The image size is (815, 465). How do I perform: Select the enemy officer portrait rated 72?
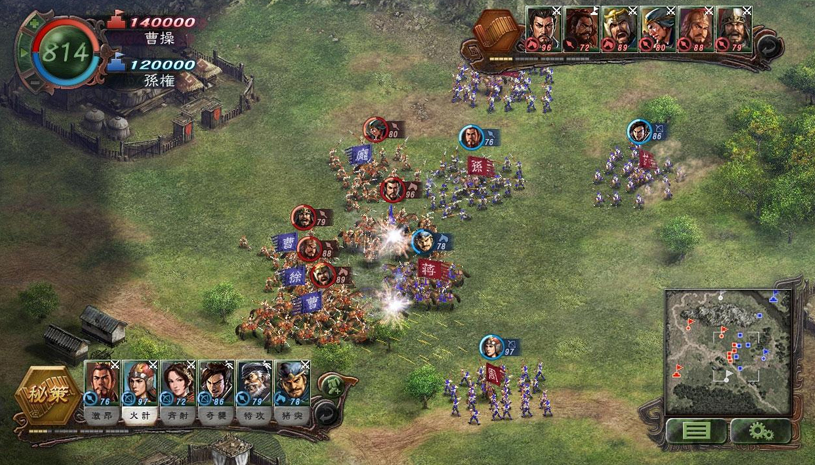tap(580, 28)
